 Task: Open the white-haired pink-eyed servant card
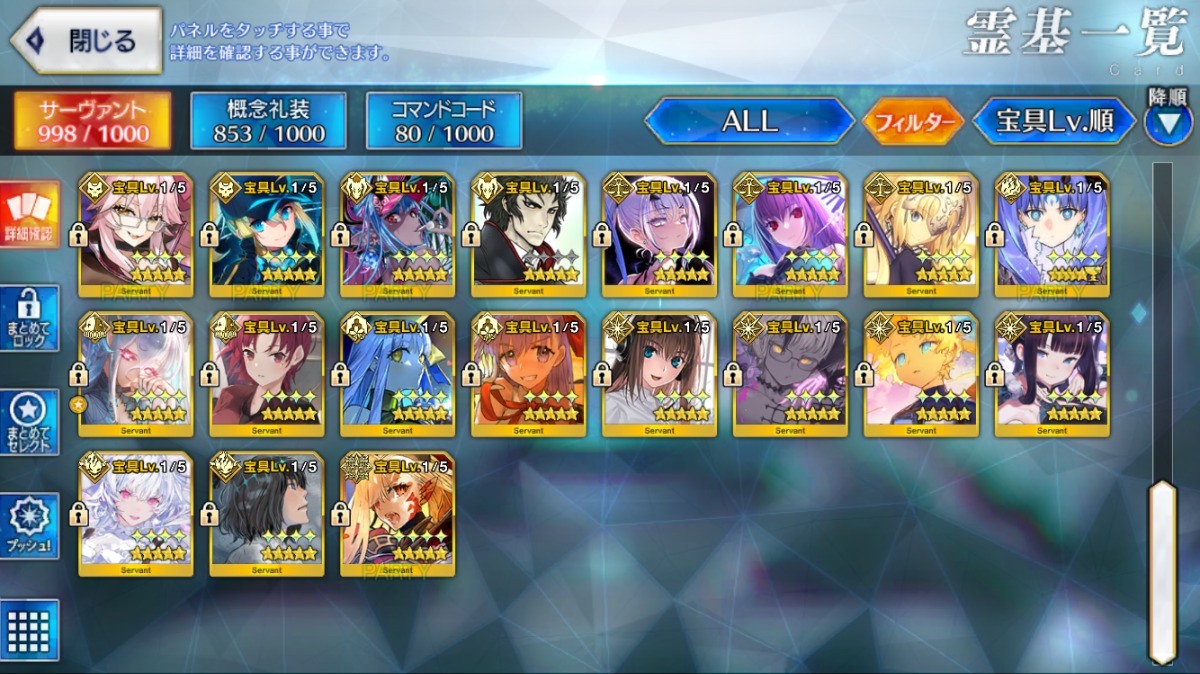tap(136, 514)
